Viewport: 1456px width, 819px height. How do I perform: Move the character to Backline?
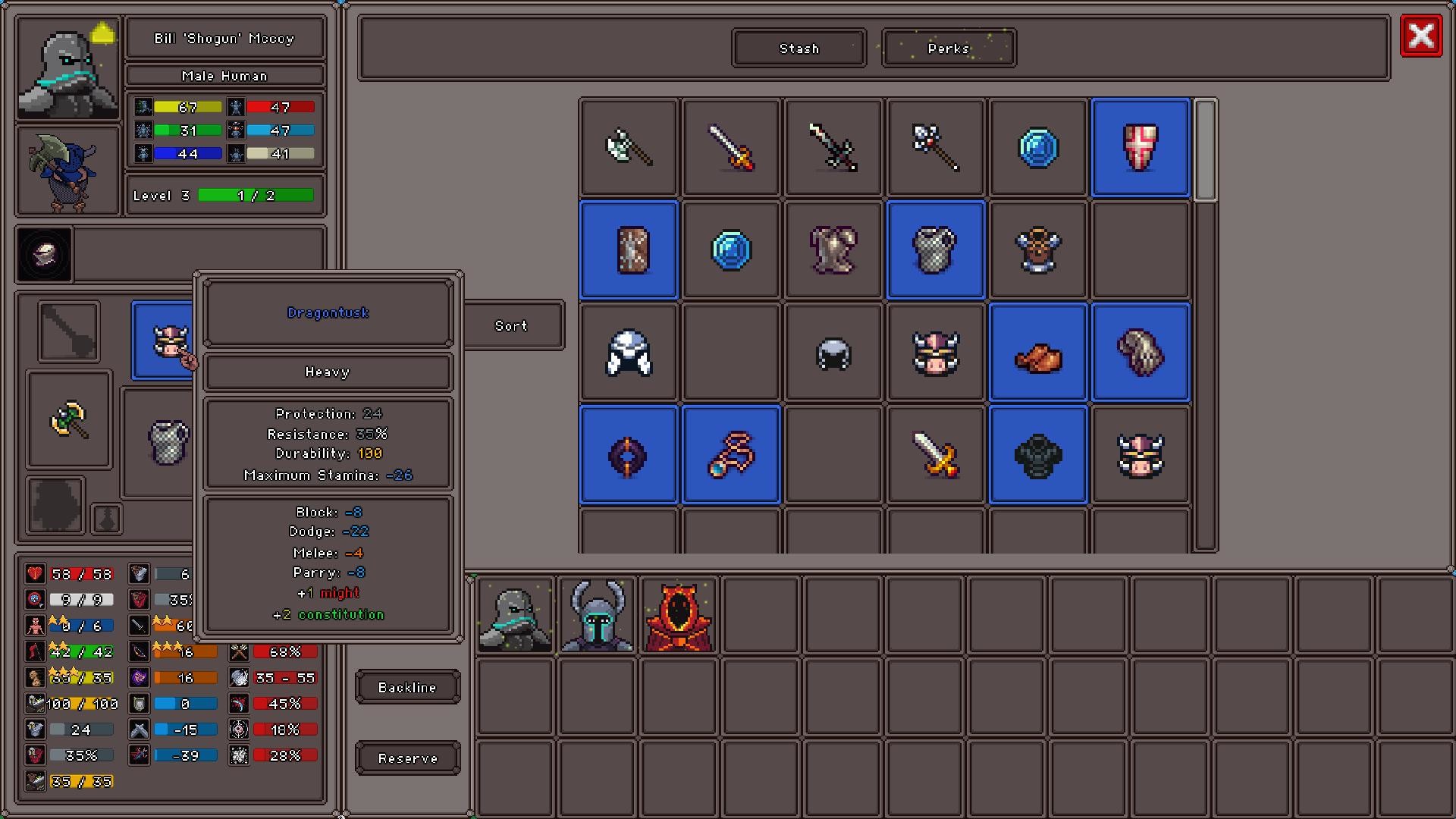pos(407,686)
